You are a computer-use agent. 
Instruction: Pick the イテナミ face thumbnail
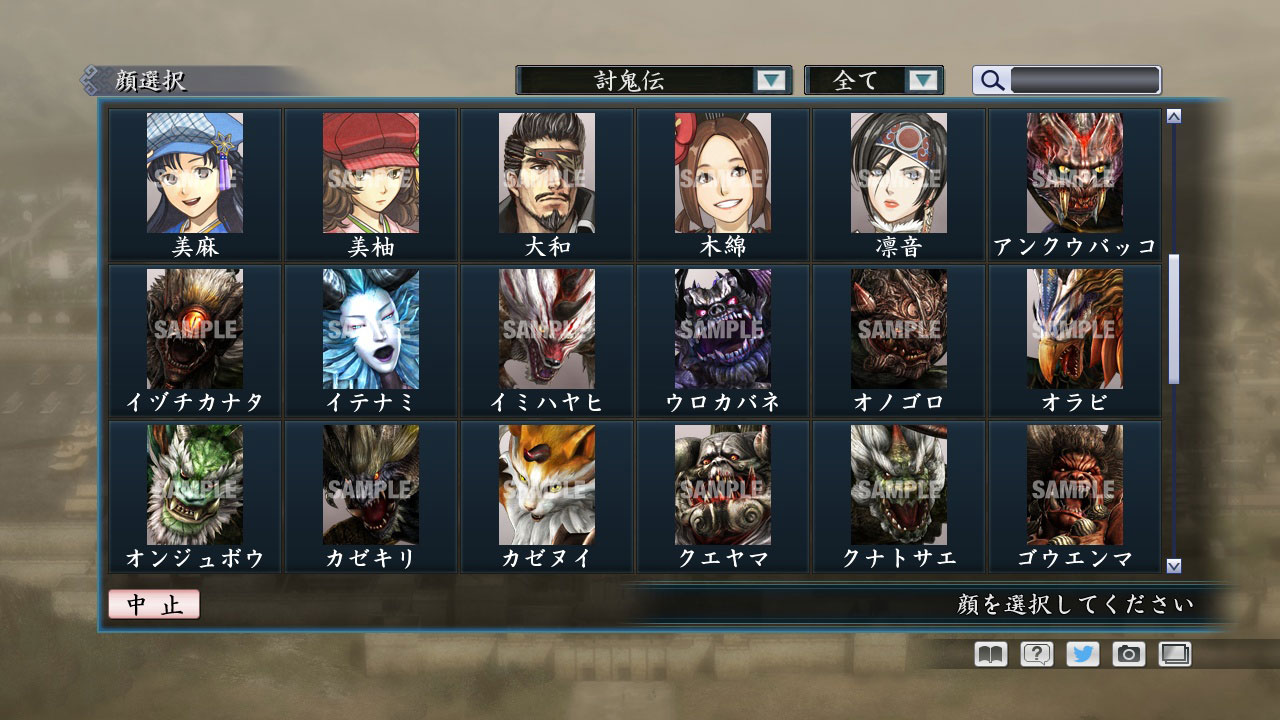pyautogui.click(x=369, y=330)
